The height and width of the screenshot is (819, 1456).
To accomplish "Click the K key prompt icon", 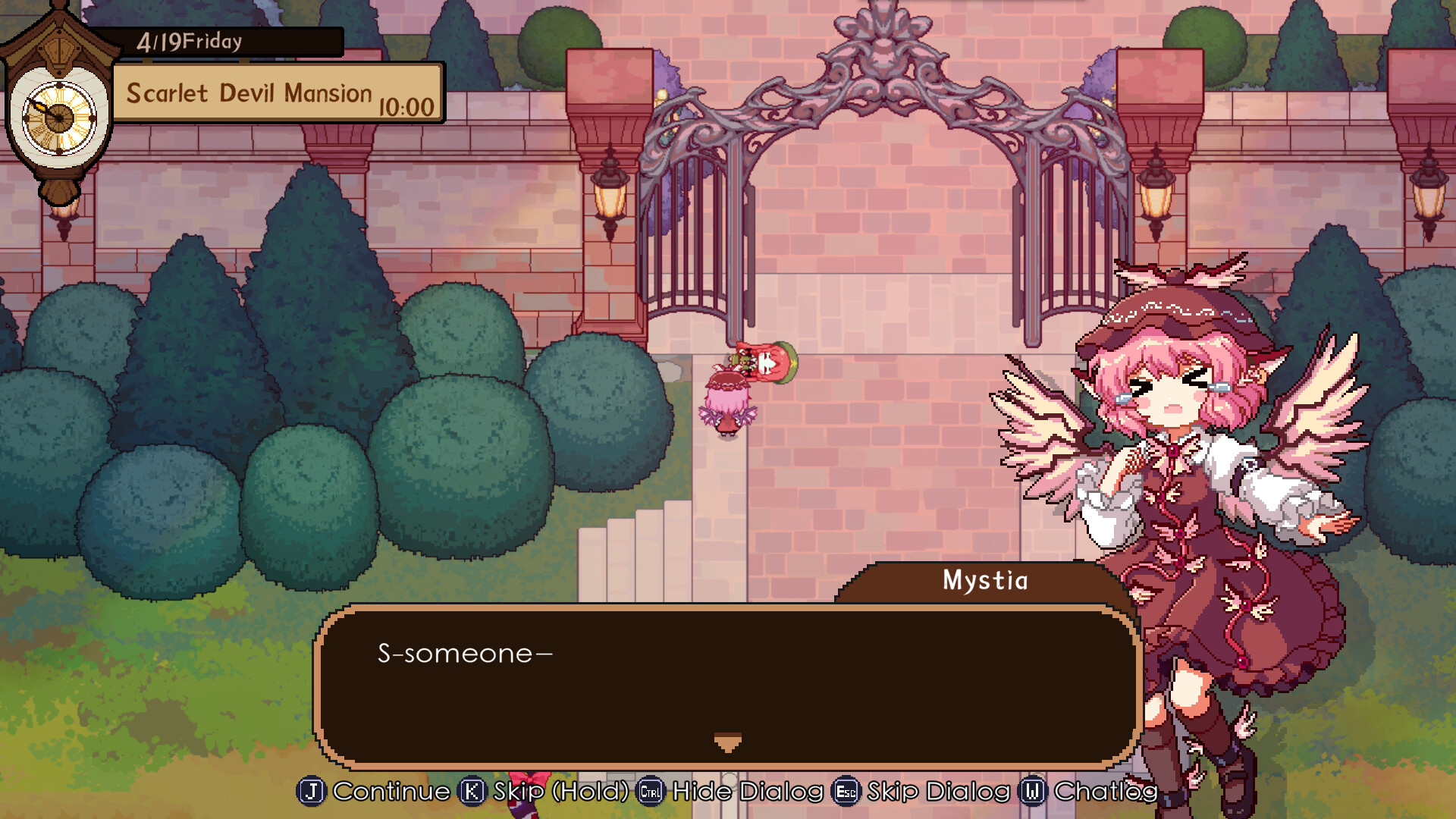I will (x=472, y=791).
